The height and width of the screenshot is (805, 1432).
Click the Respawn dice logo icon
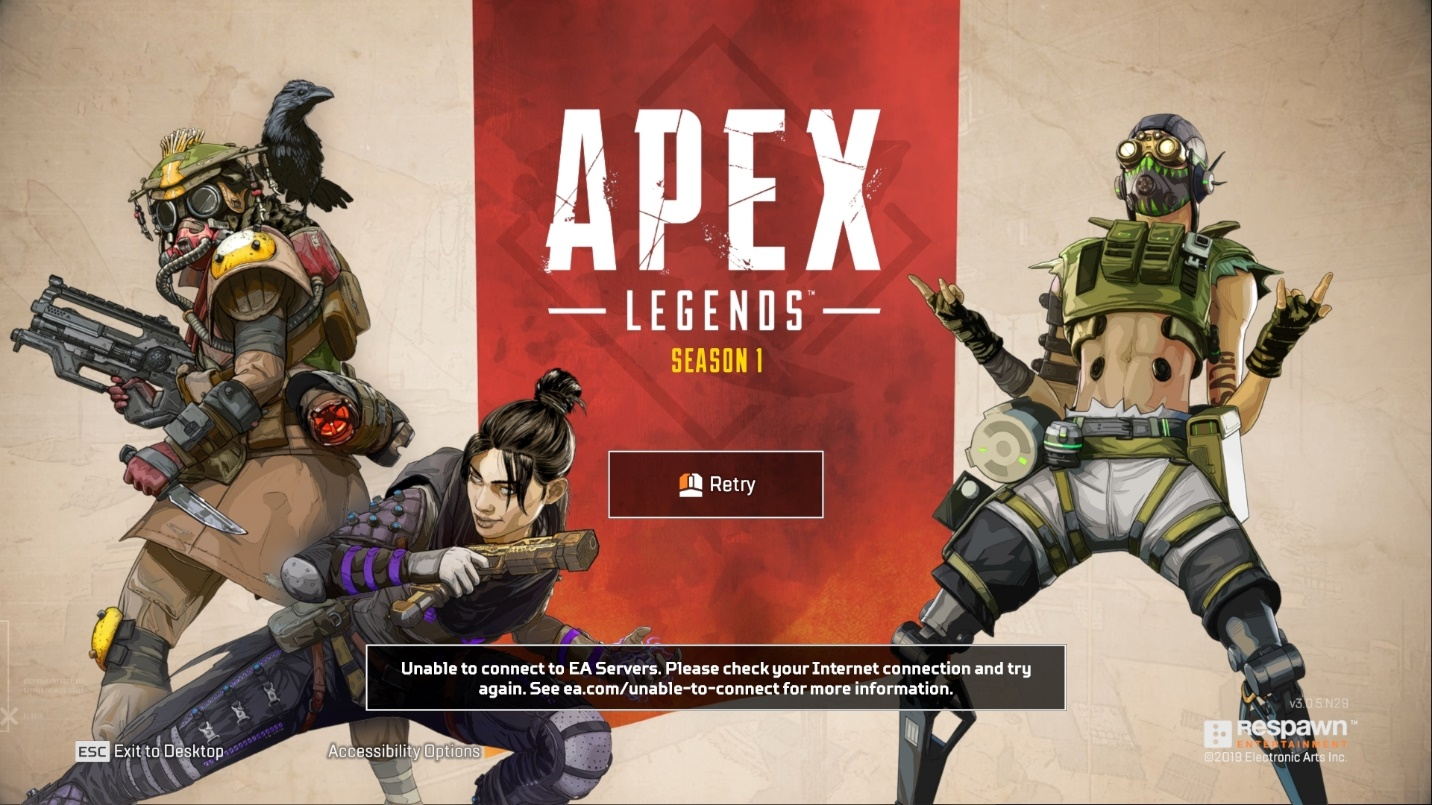click(1217, 732)
